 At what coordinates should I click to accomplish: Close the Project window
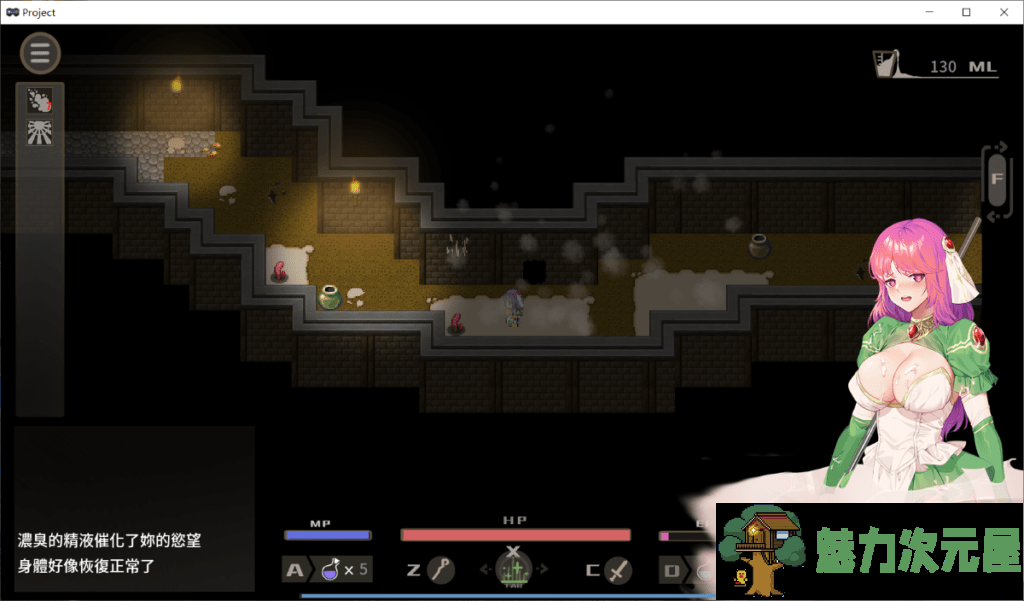1000,12
